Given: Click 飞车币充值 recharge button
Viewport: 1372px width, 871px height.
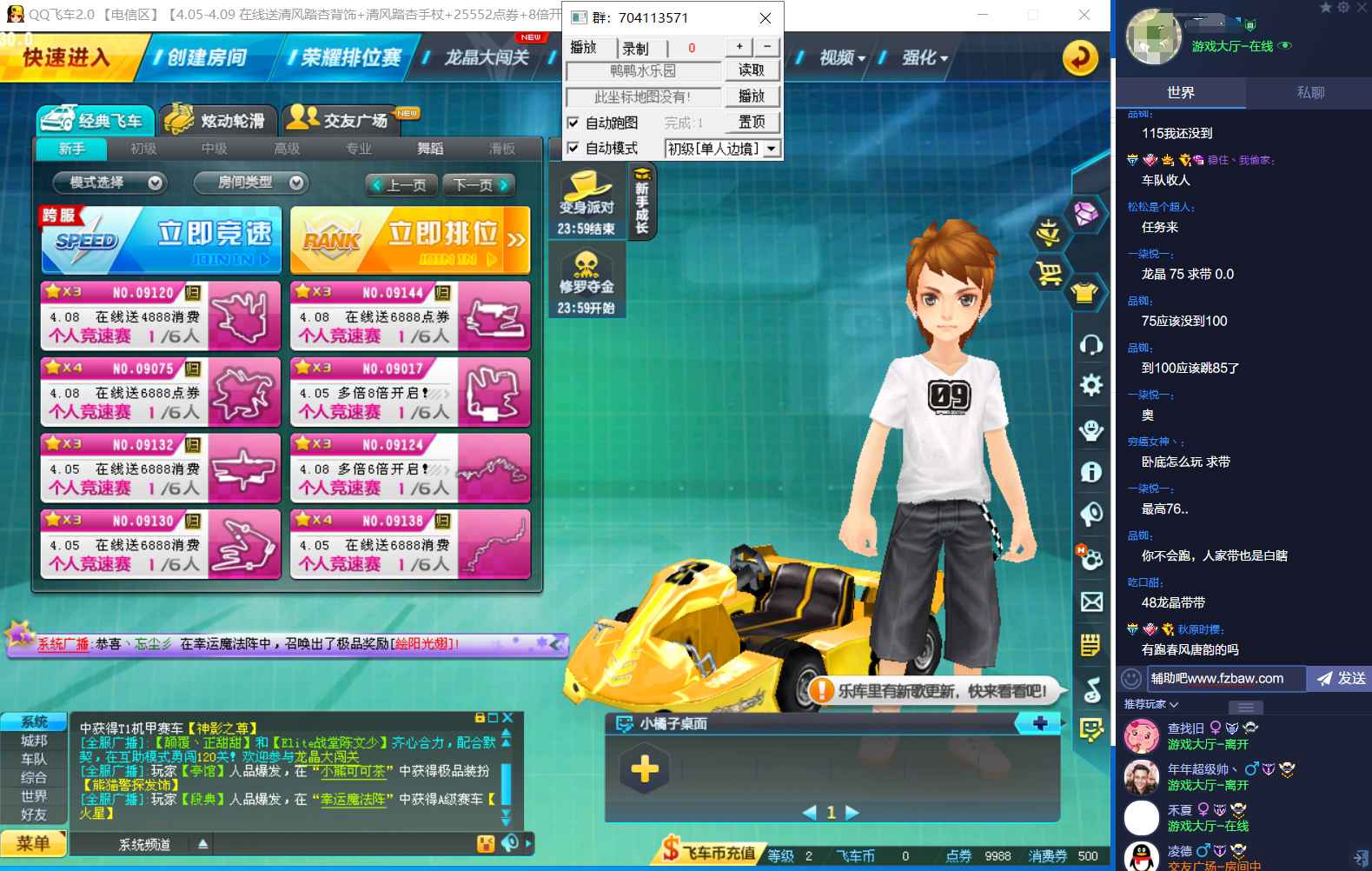Looking at the screenshot, I should tap(709, 852).
